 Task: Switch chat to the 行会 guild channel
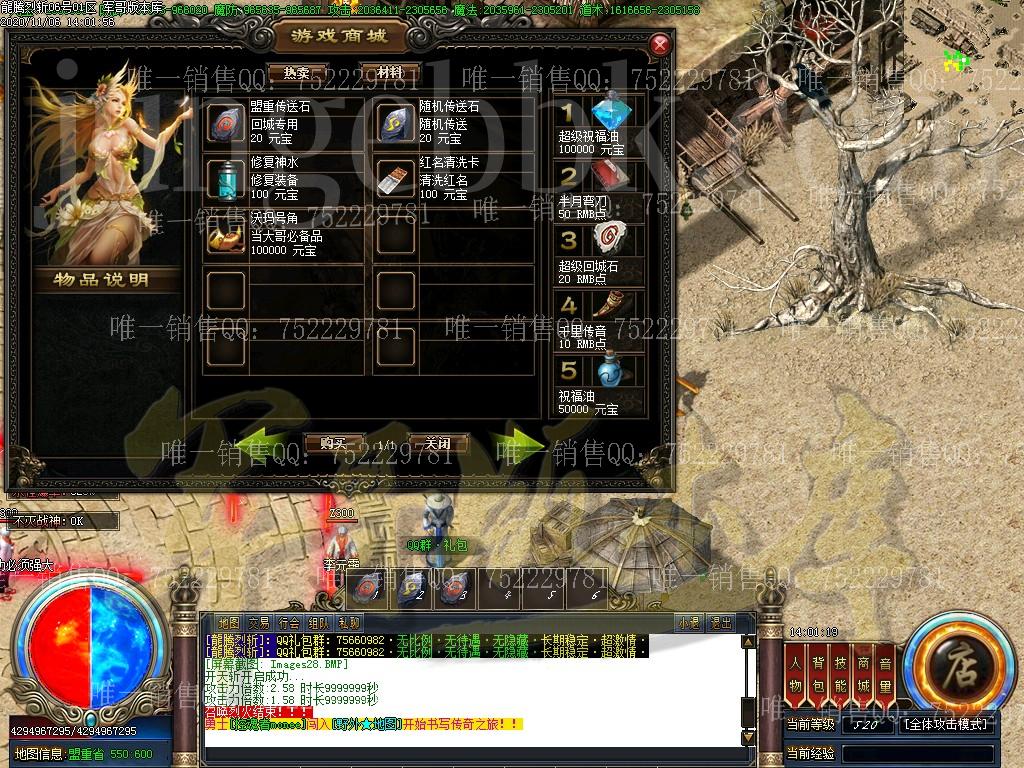(x=289, y=623)
